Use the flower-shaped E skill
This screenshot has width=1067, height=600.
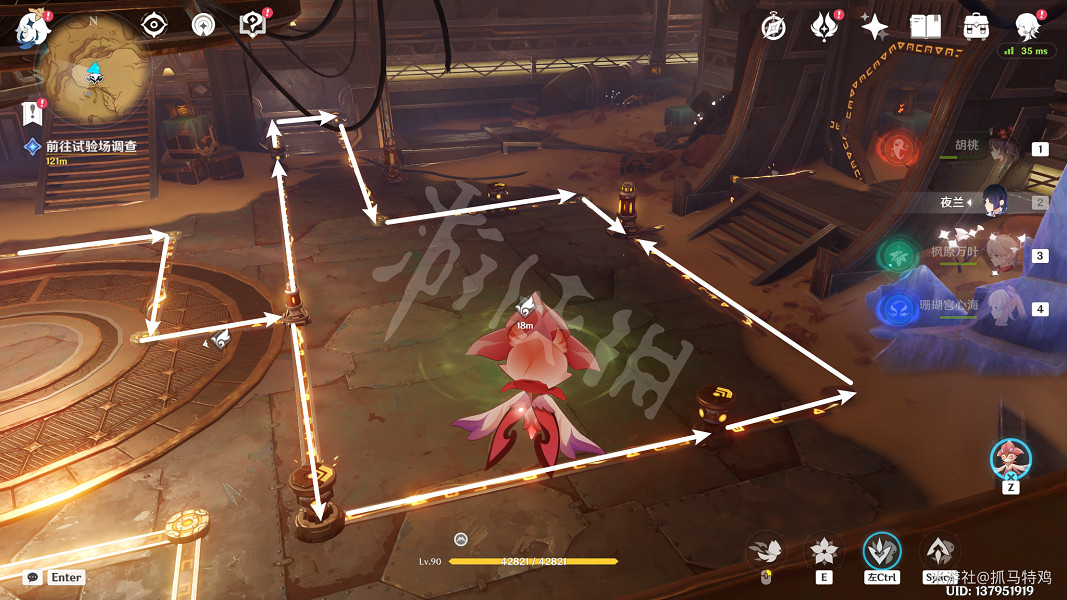tap(824, 550)
